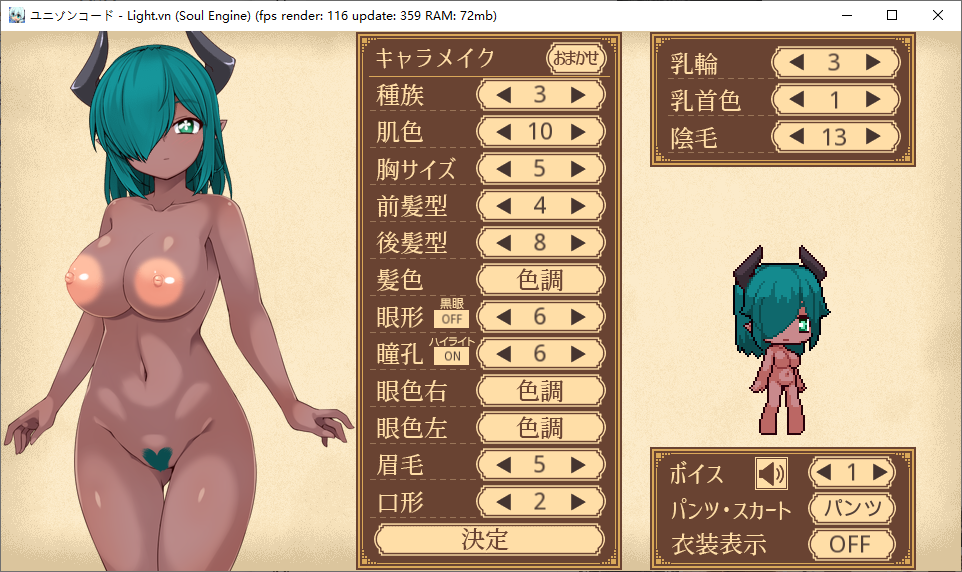This screenshot has height=572, width=962.
Task: Increase the ボイス number with right arrow
Action: [879, 472]
